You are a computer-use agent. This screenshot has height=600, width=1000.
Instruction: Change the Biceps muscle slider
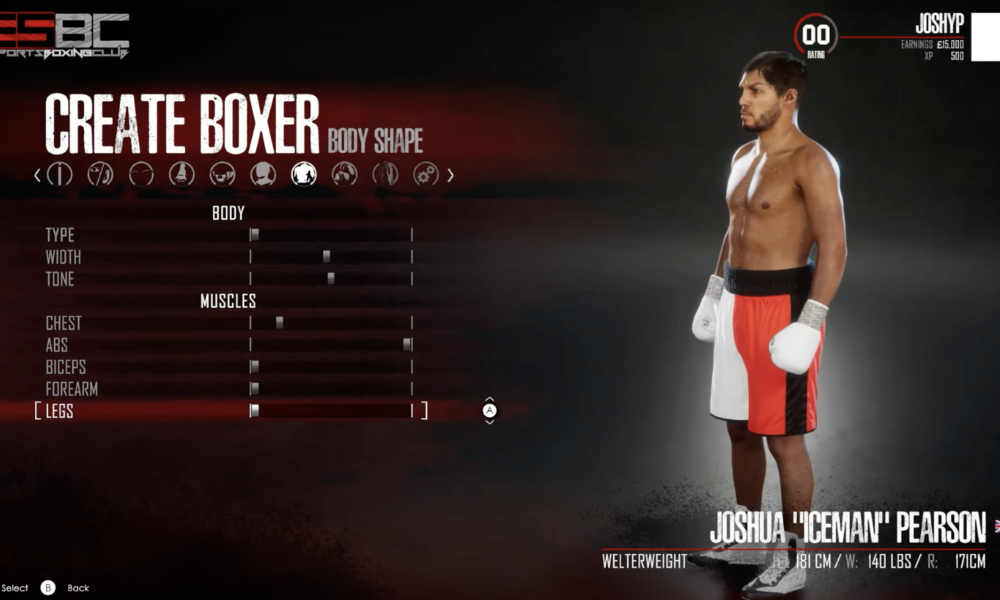[x=255, y=367]
